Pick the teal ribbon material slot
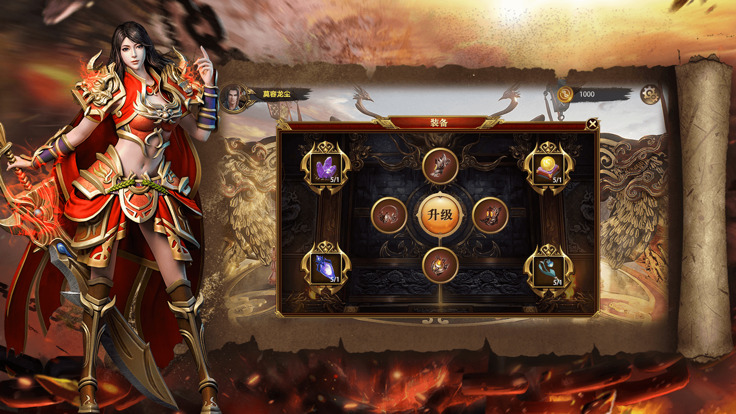736x414 pixels. point(549,266)
